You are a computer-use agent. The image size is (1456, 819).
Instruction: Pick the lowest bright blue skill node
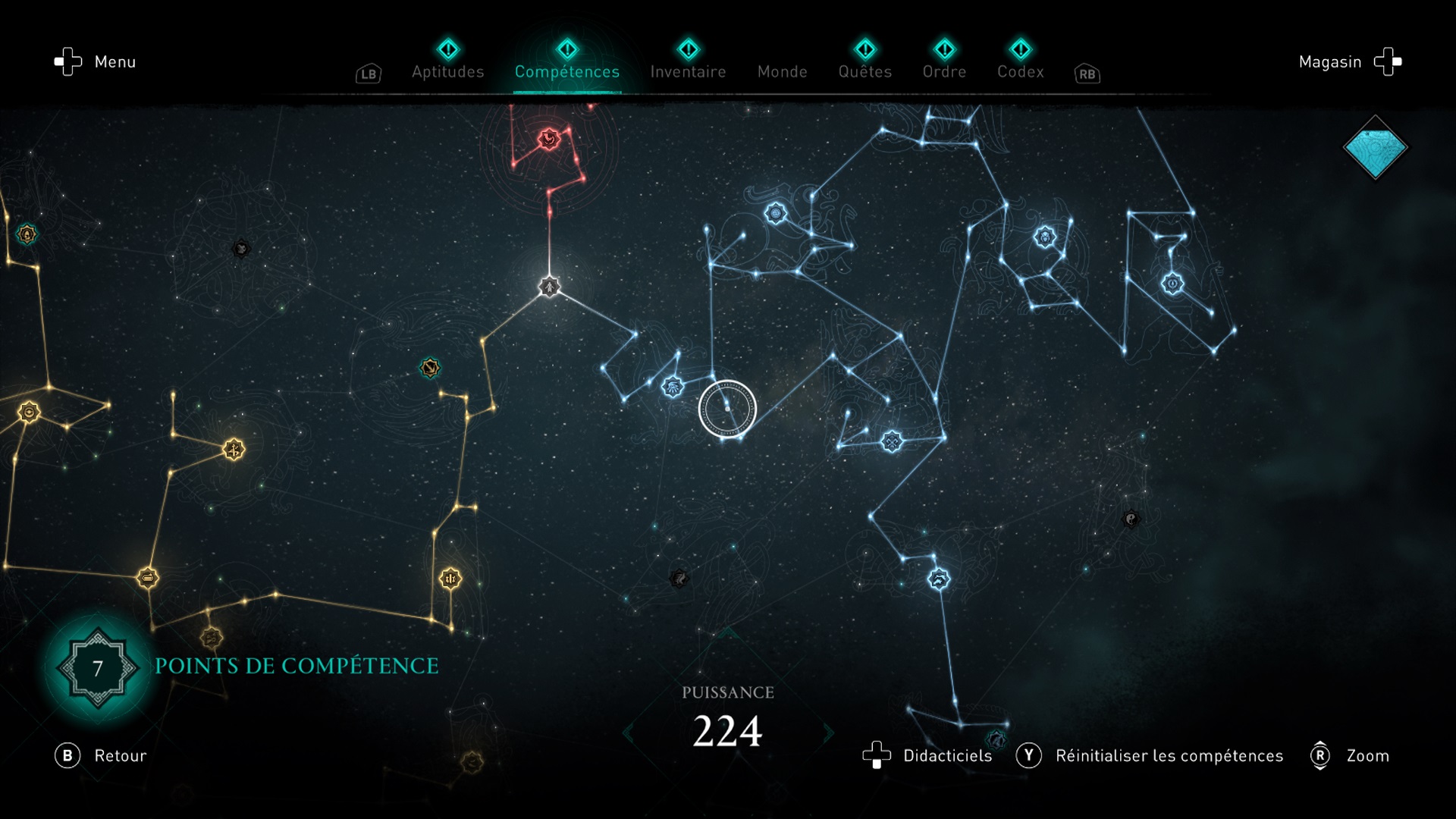pos(939,579)
